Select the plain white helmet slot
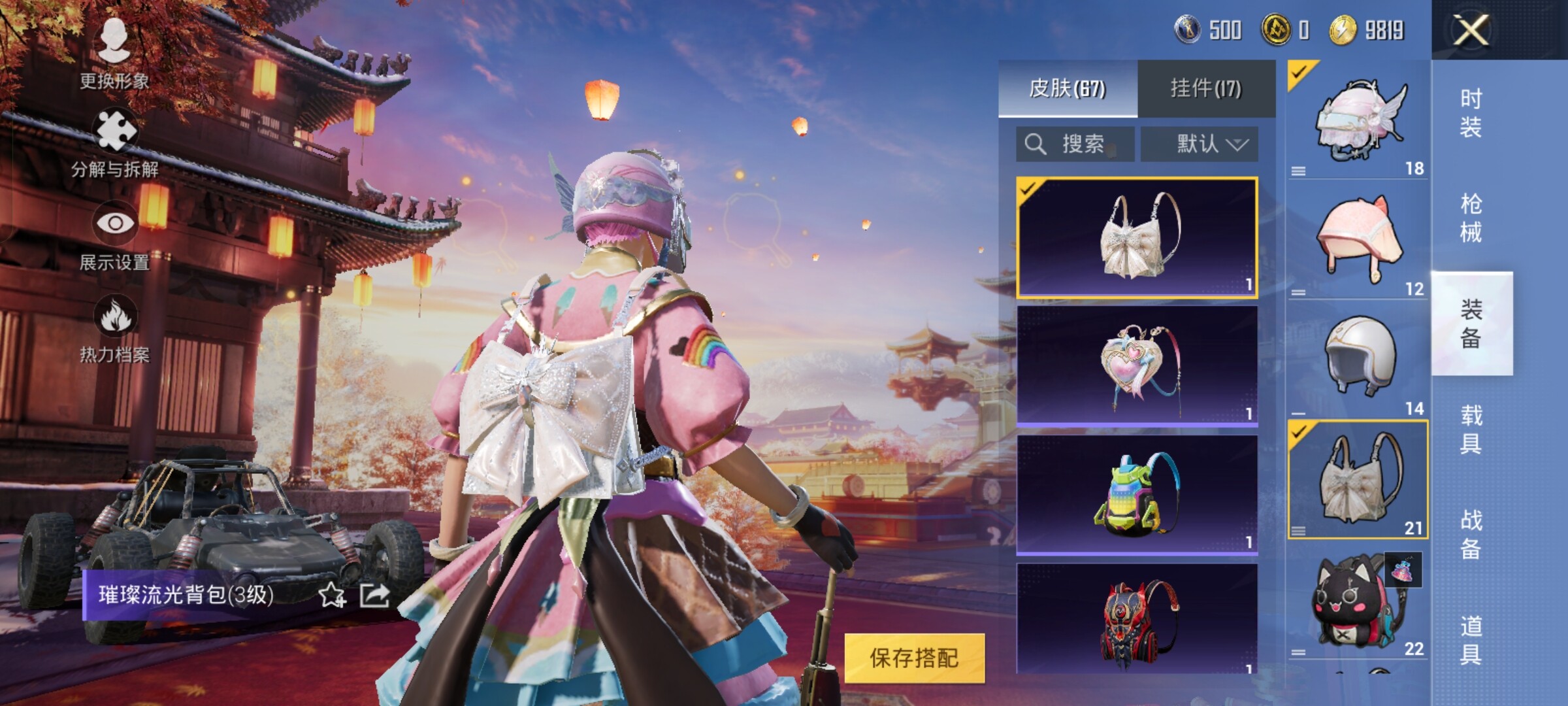Screen dimensions: 1568x706 (1358, 360)
